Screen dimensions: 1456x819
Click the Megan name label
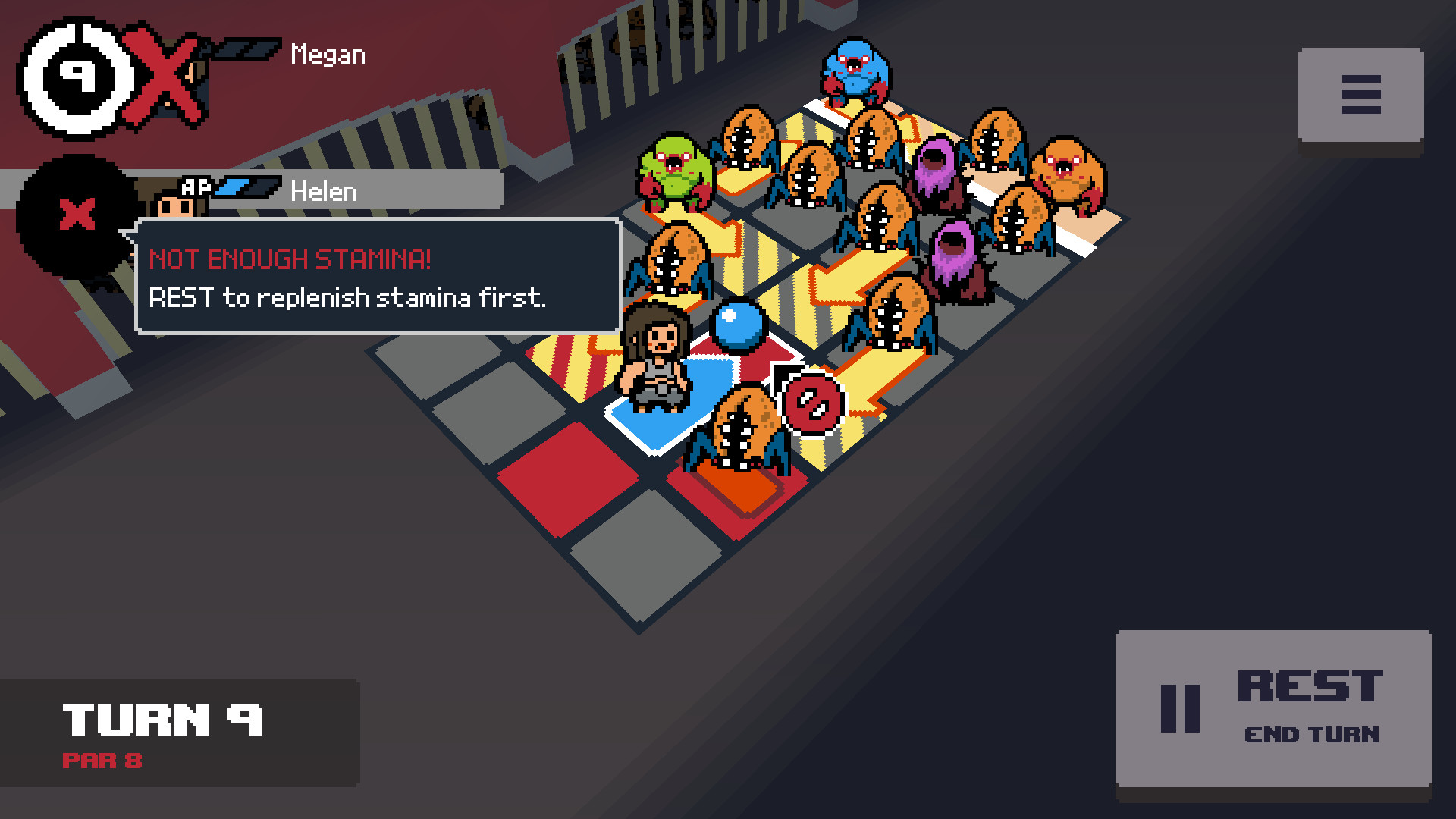tap(326, 53)
